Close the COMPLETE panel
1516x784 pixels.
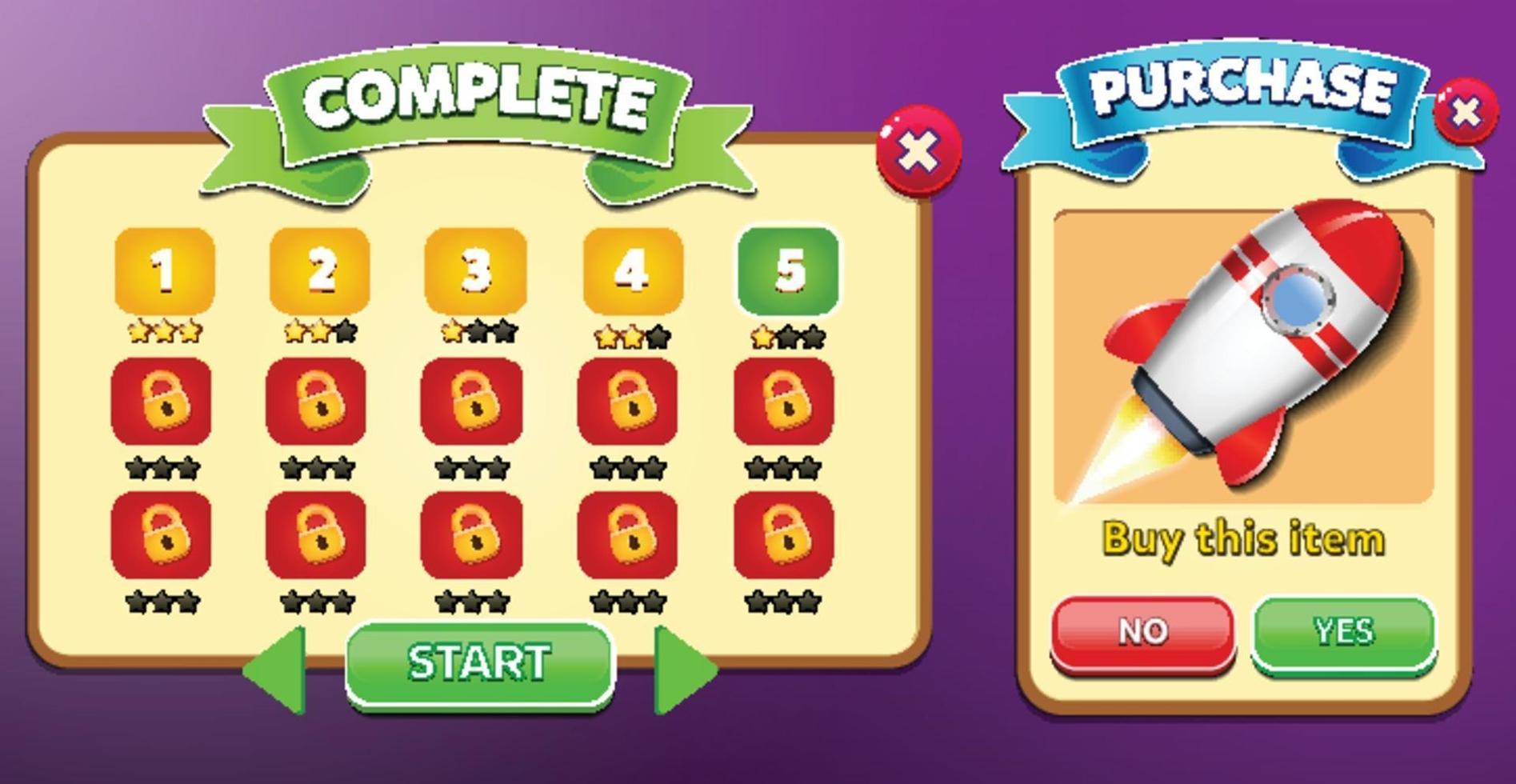(920, 152)
